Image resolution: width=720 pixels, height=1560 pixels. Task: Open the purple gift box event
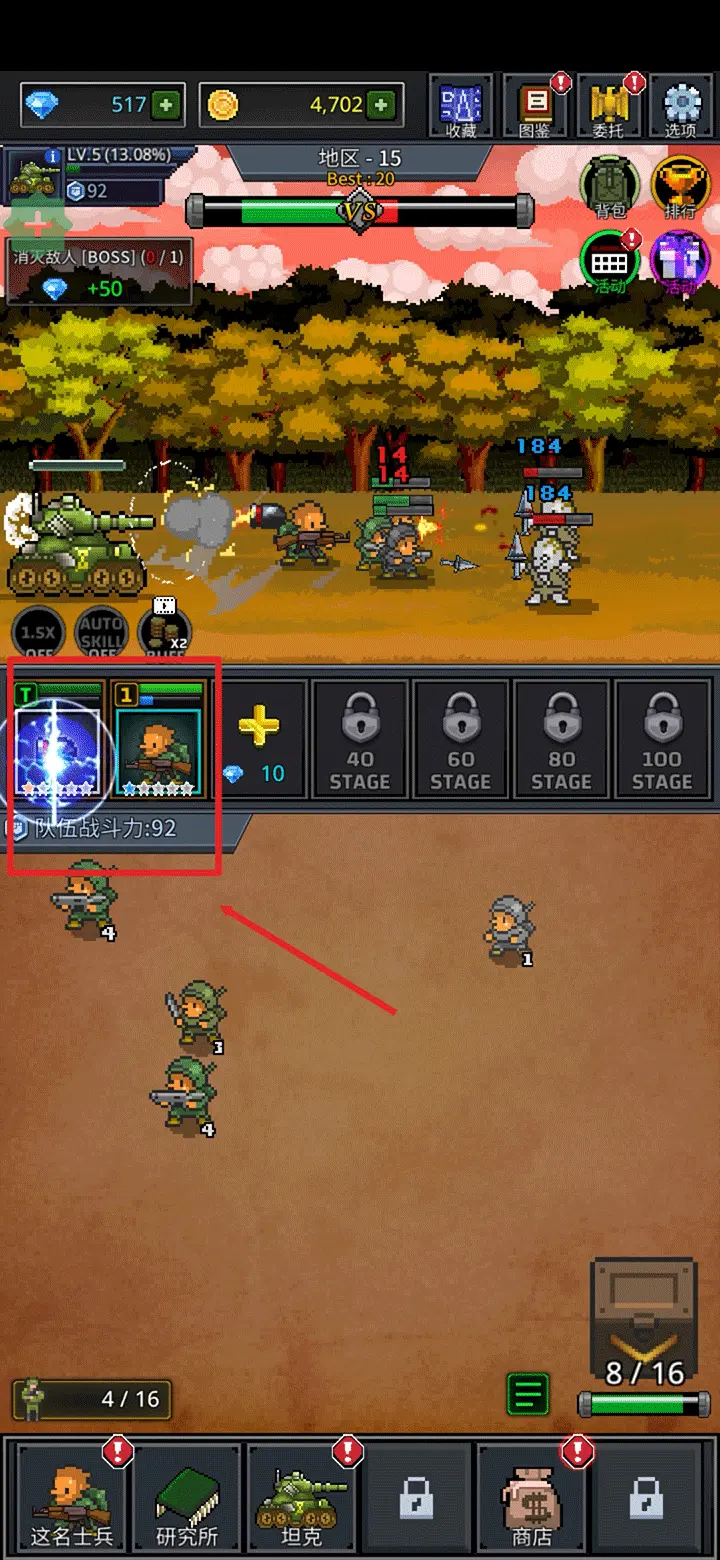[680, 263]
